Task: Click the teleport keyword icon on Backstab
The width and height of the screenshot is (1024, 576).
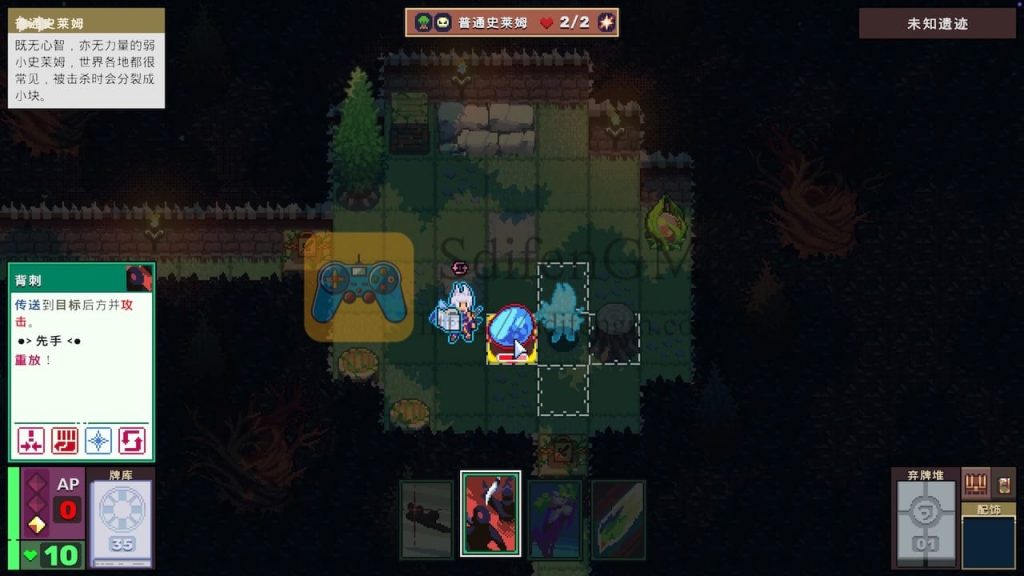Action: tap(31, 441)
